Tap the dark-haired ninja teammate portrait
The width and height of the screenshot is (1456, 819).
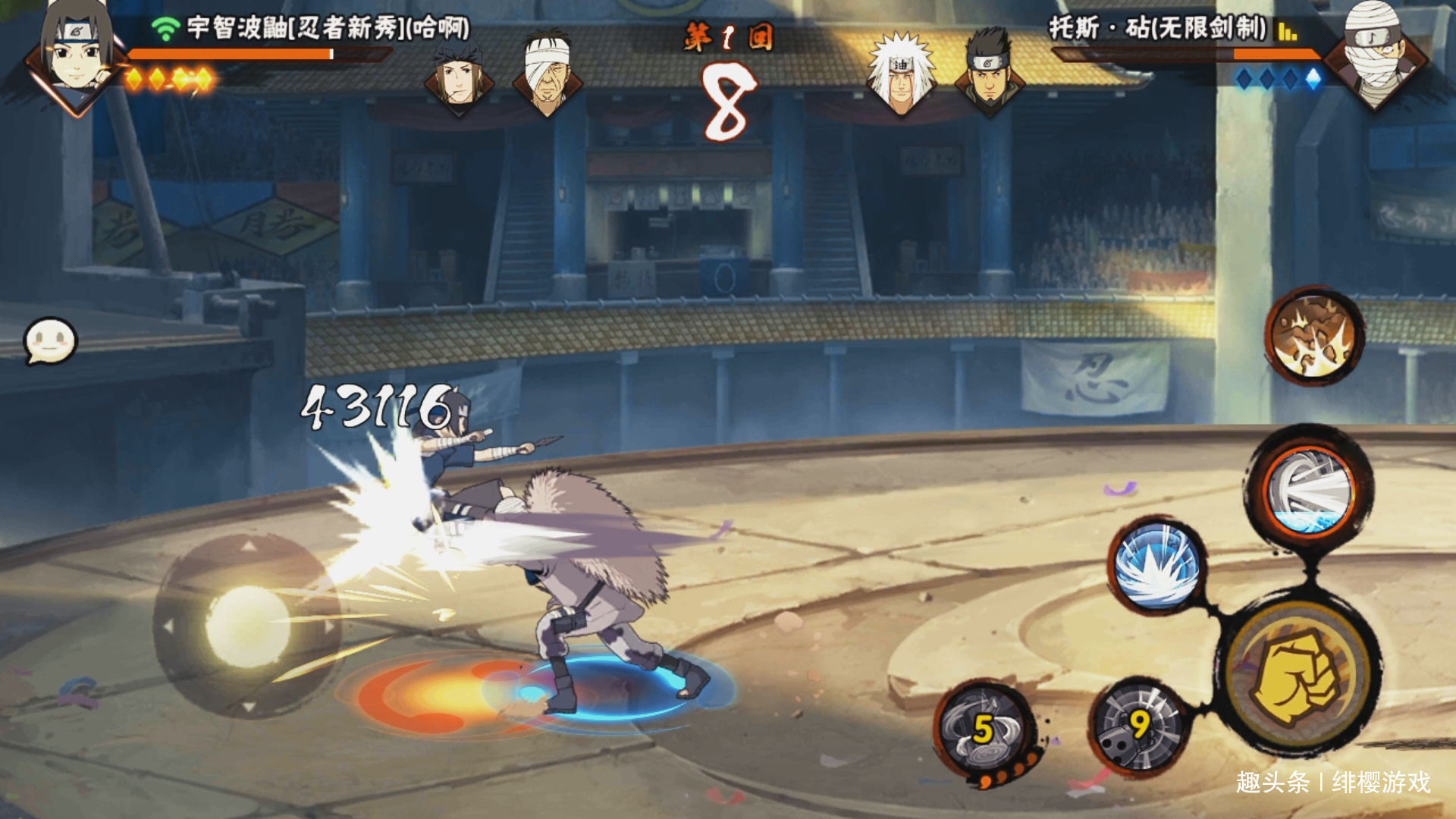(458, 74)
